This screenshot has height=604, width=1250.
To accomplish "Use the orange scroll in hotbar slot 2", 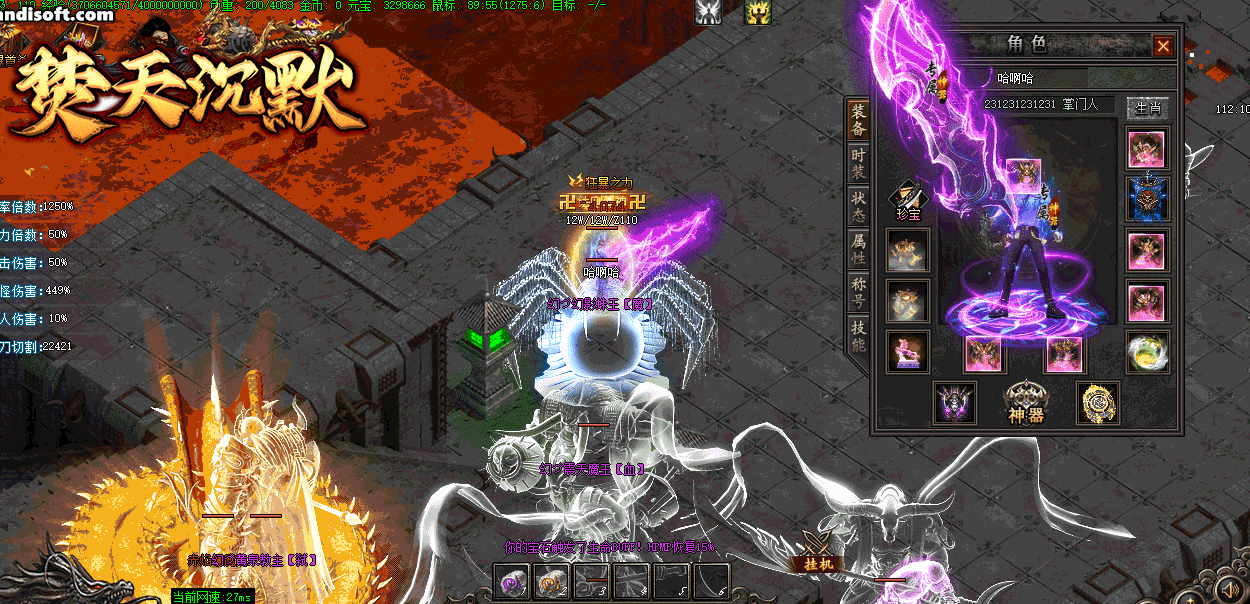I will 552,582.
